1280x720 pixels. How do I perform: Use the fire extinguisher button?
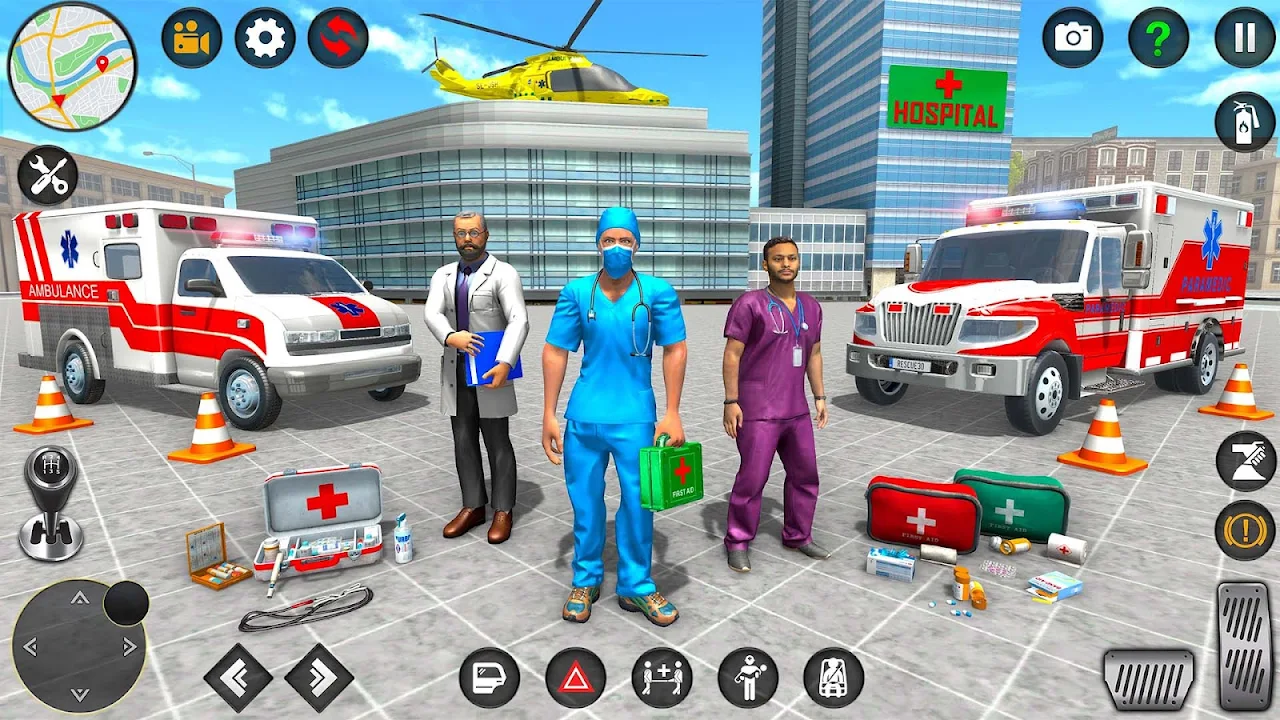point(1245,122)
